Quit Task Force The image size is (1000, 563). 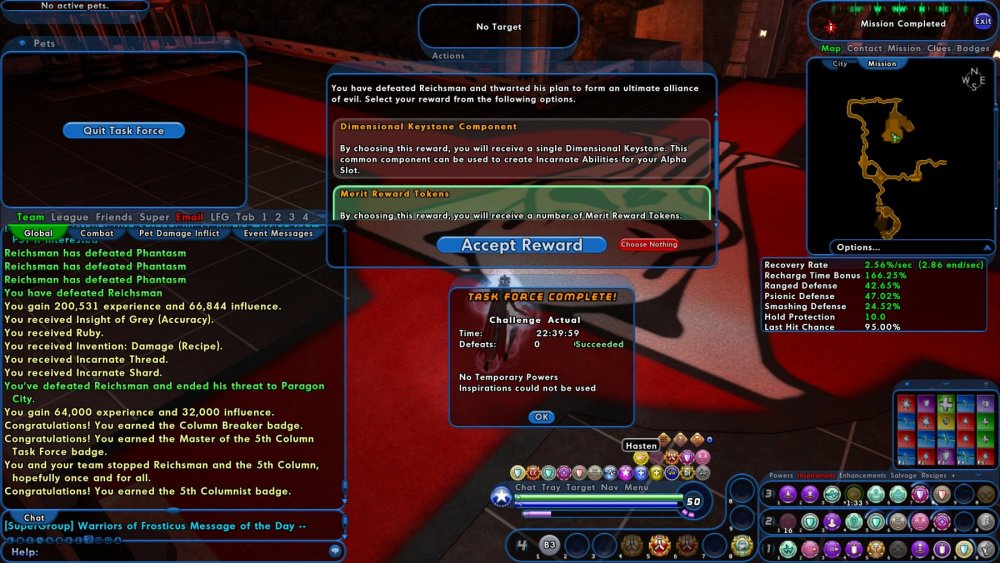tap(123, 131)
